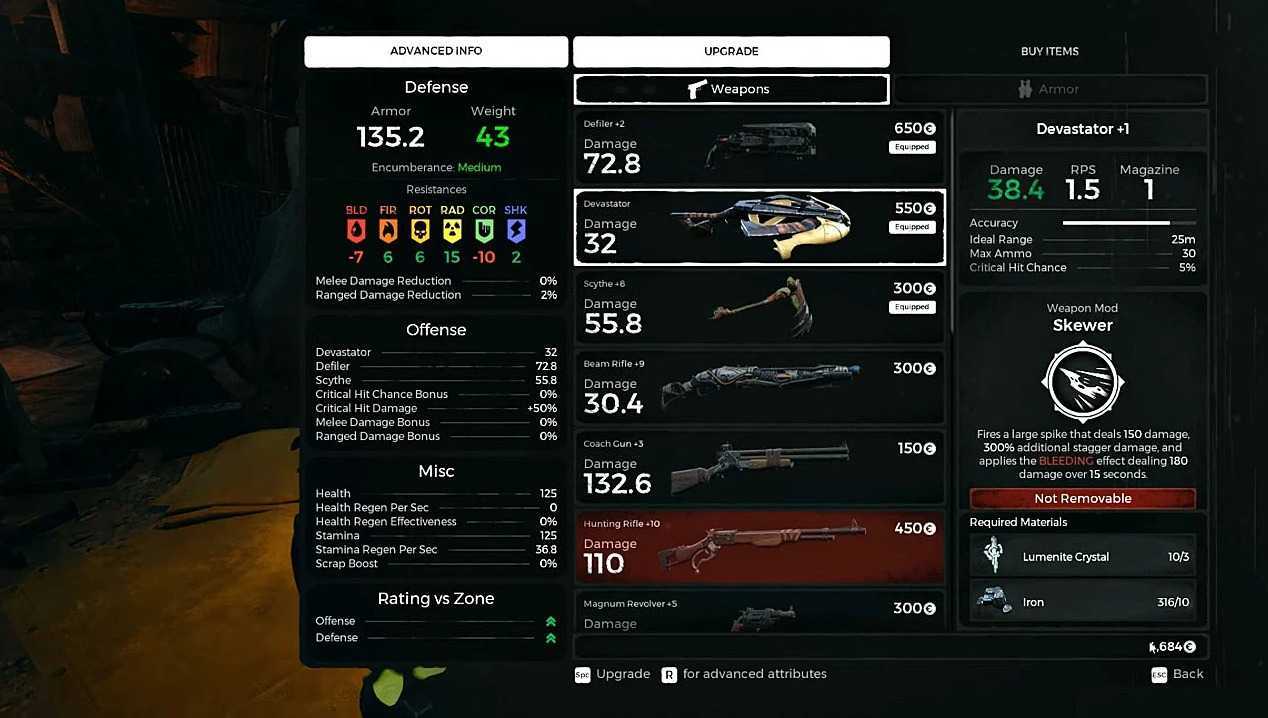Select the Beam Rifle +9 row

tap(759, 387)
